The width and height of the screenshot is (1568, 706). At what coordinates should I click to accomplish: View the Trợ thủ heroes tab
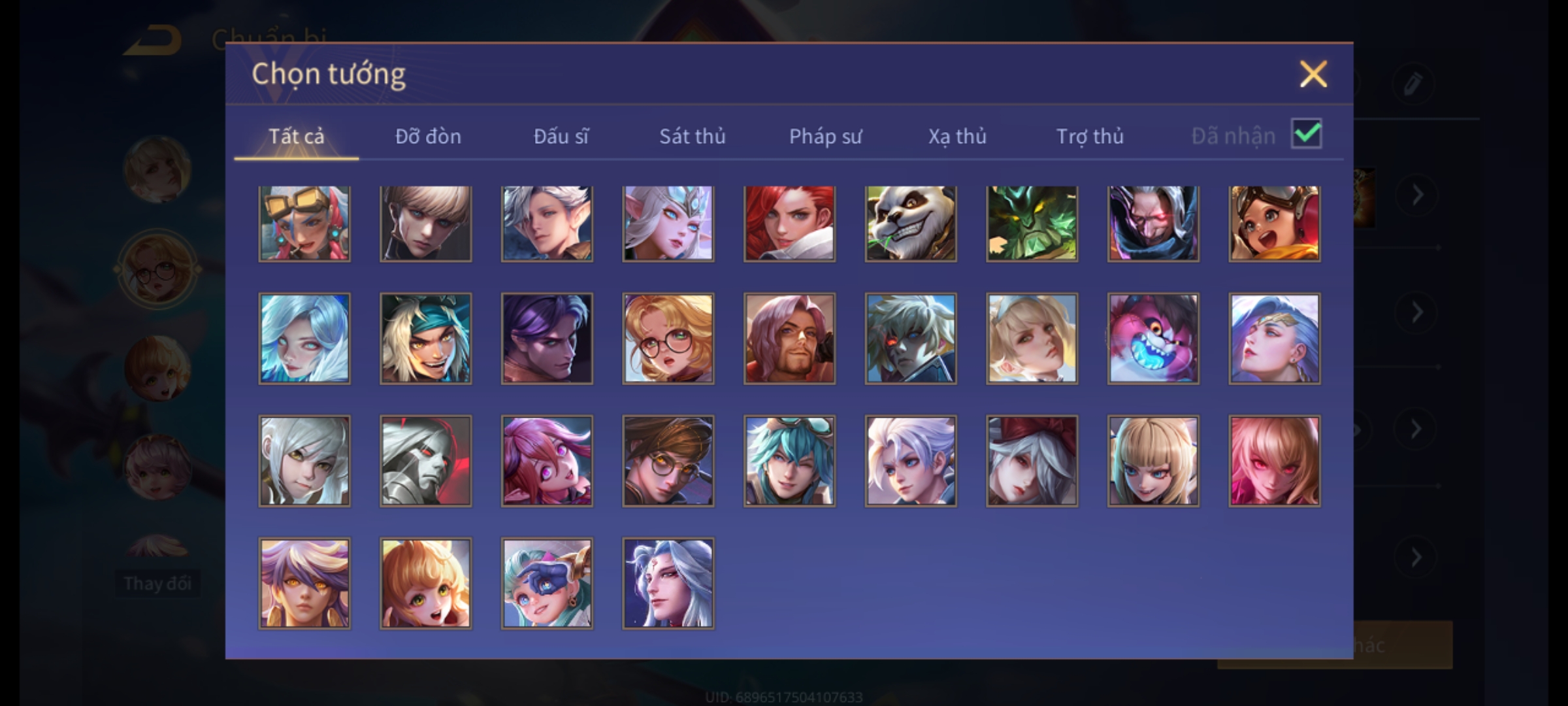coord(1090,136)
